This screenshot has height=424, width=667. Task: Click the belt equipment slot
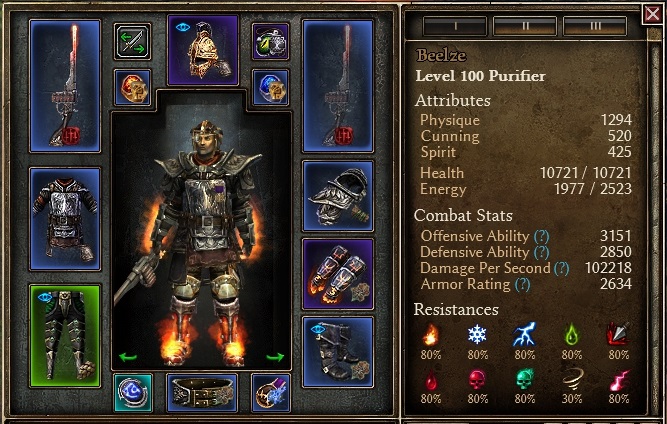click(202, 392)
